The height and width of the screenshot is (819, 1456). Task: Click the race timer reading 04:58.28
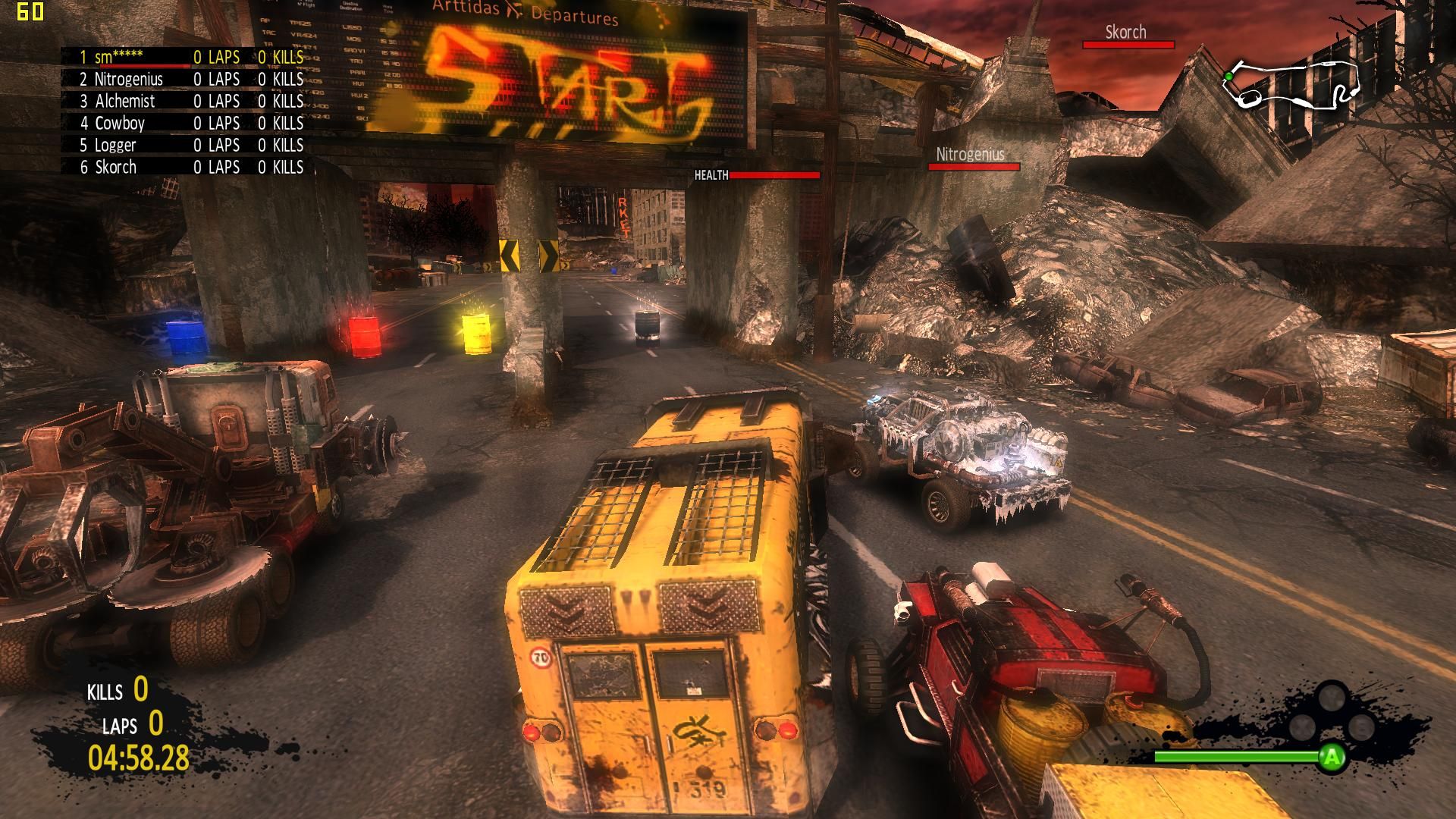[x=139, y=755]
